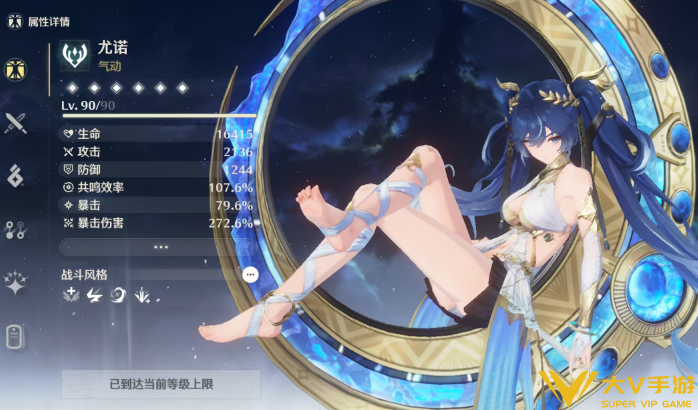
Task: Click the 已到达当前等级上限 level cap button
Action: pyautogui.click(x=160, y=383)
